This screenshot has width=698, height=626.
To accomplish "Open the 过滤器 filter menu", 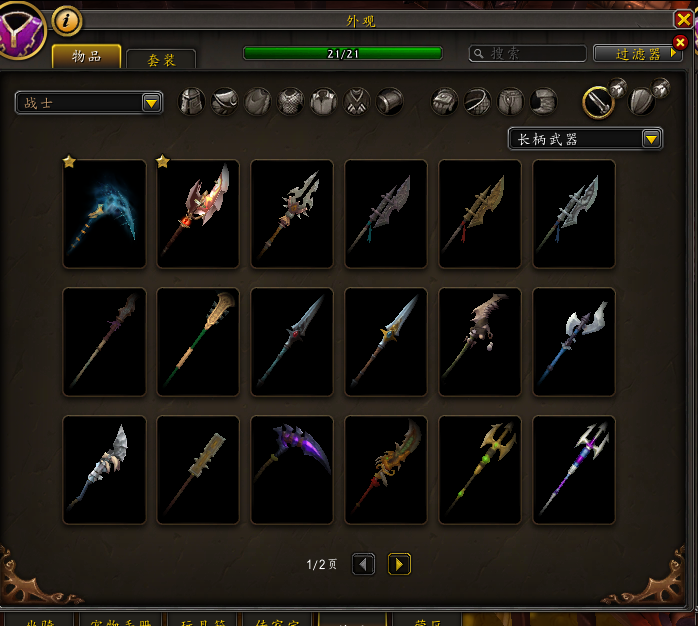I will [x=637, y=53].
